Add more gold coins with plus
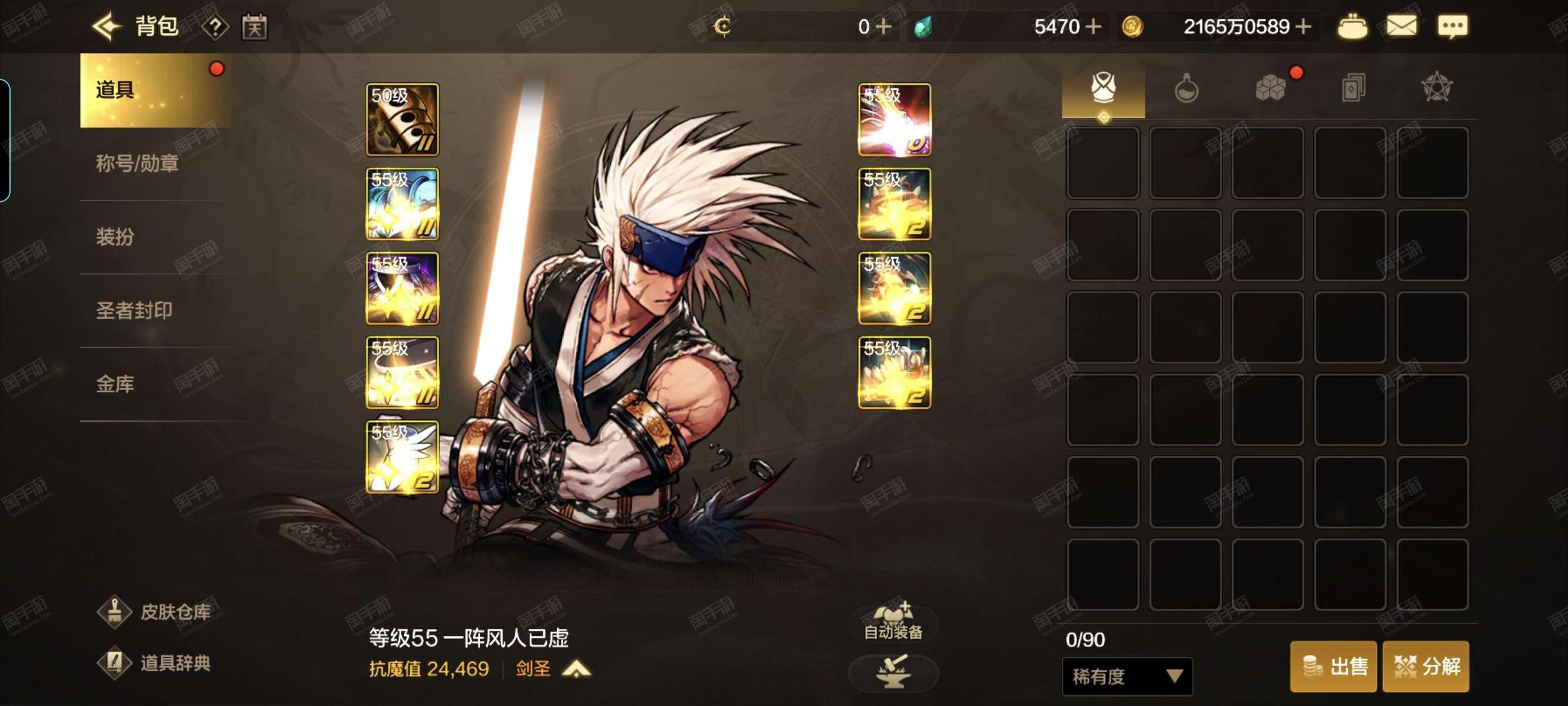1568x706 pixels. tap(1303, 27)
